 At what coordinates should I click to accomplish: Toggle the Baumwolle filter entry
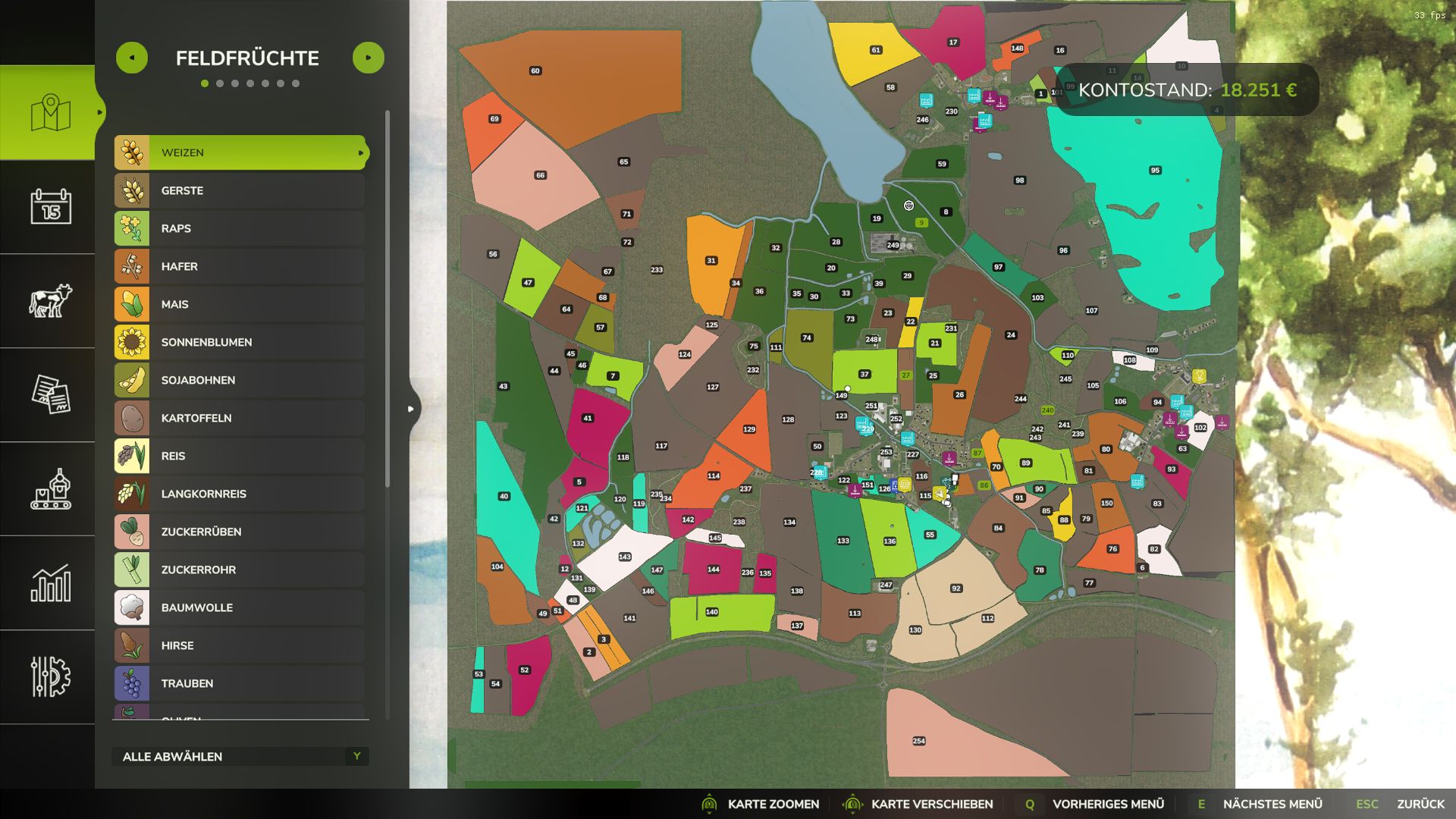coord(240,607)
